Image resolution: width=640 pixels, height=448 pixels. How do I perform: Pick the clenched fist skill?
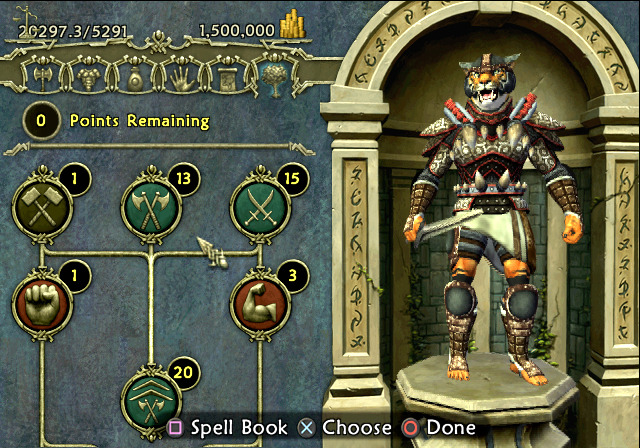[x=38, y=305]
